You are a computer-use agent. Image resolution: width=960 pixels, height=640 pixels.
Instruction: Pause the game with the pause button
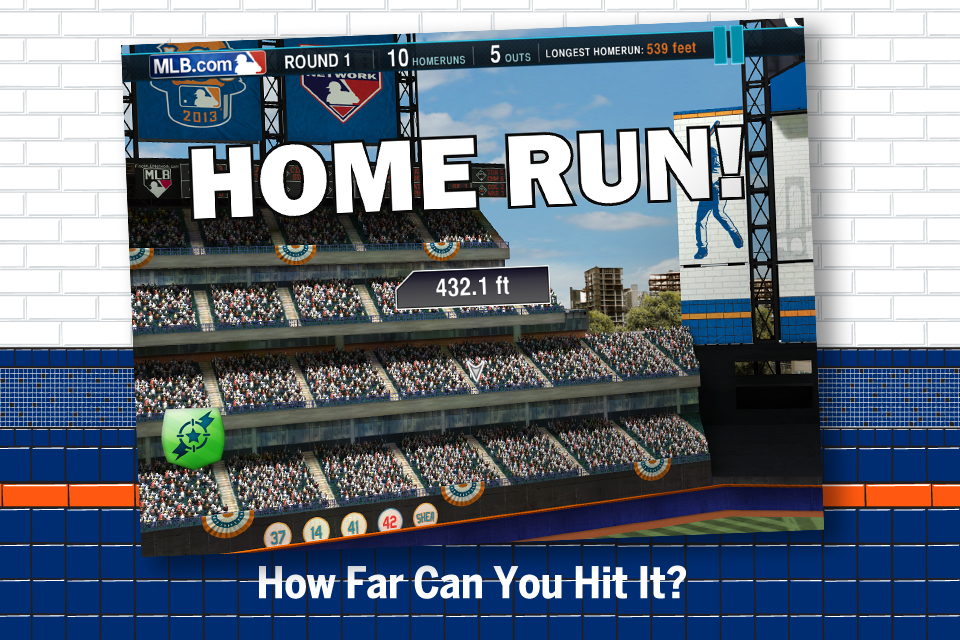tap(729, 43)
